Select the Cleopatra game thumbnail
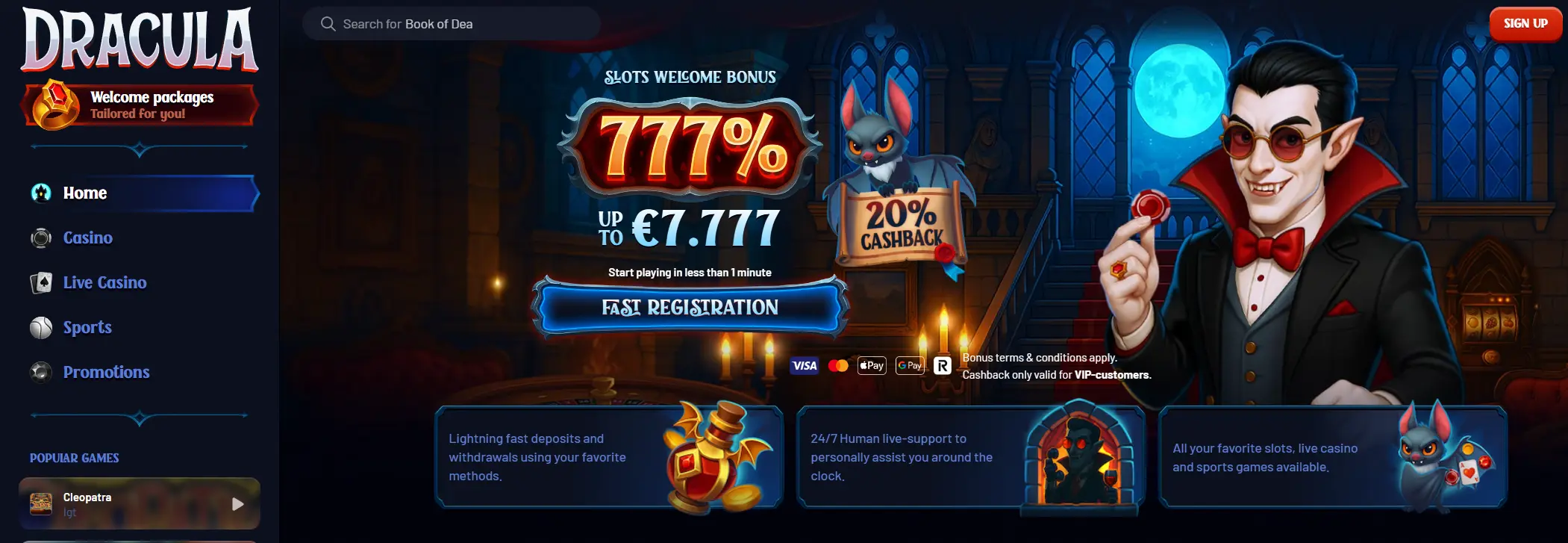This screenshot has width=1568, height=543. click(x=42, y=503)
